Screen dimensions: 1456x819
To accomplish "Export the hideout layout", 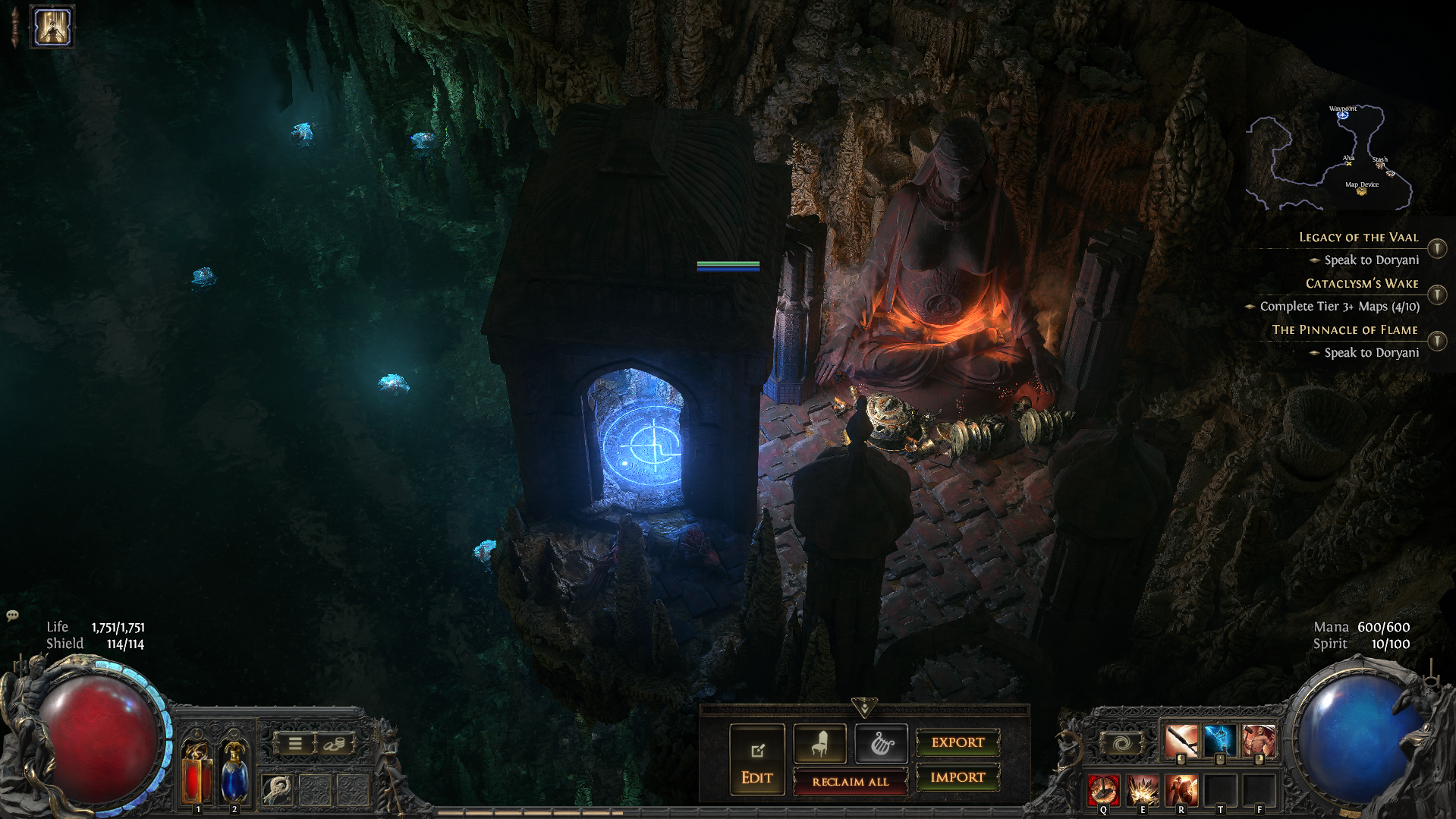I will coord(958,742).
